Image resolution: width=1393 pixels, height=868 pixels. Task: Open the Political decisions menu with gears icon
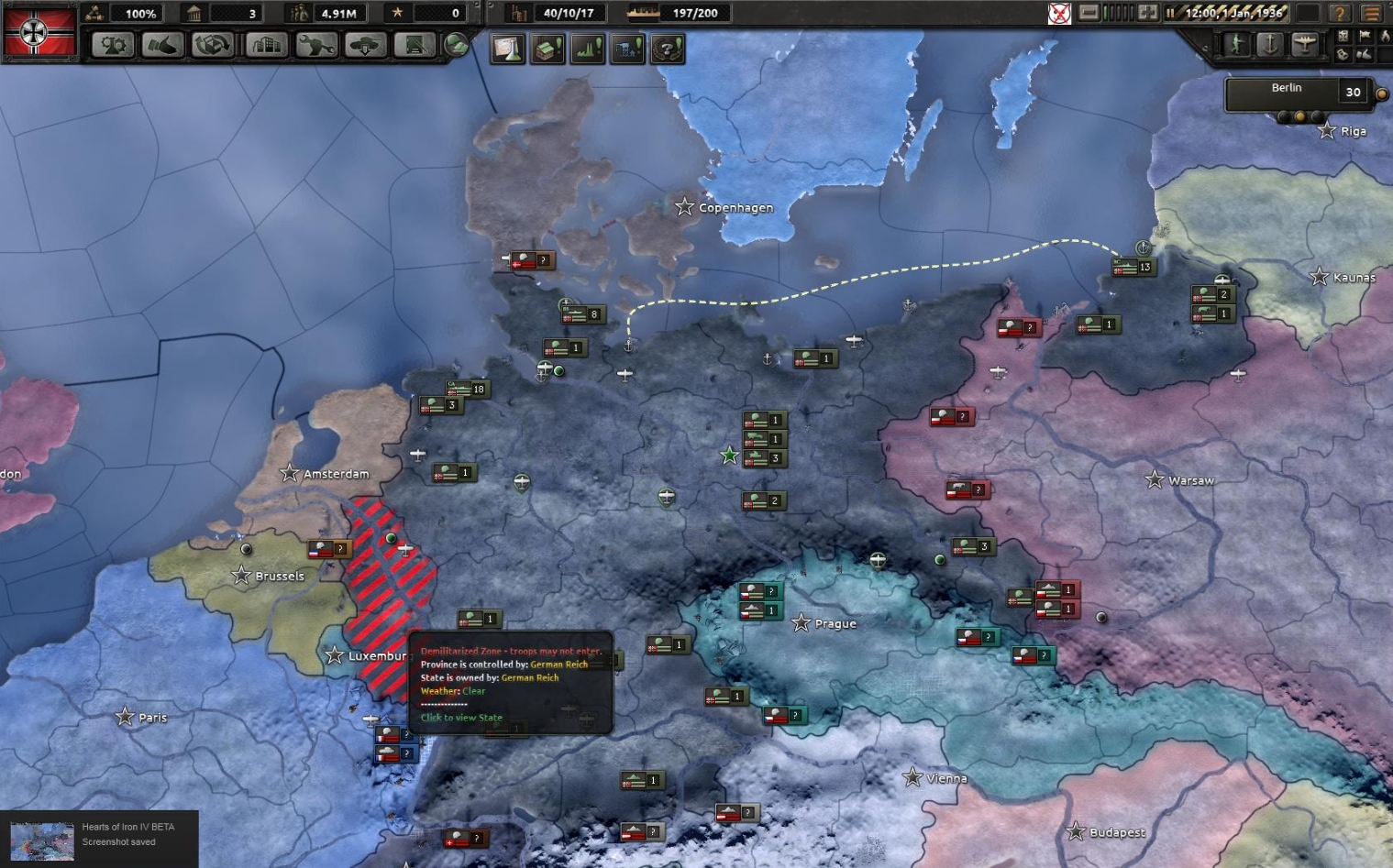[x=113, y=46]
